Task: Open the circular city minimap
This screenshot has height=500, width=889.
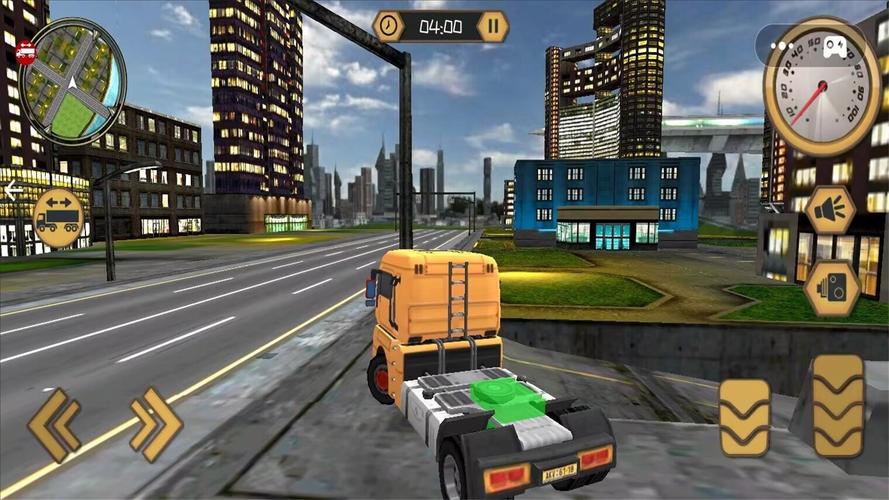Action: (72, 82)
